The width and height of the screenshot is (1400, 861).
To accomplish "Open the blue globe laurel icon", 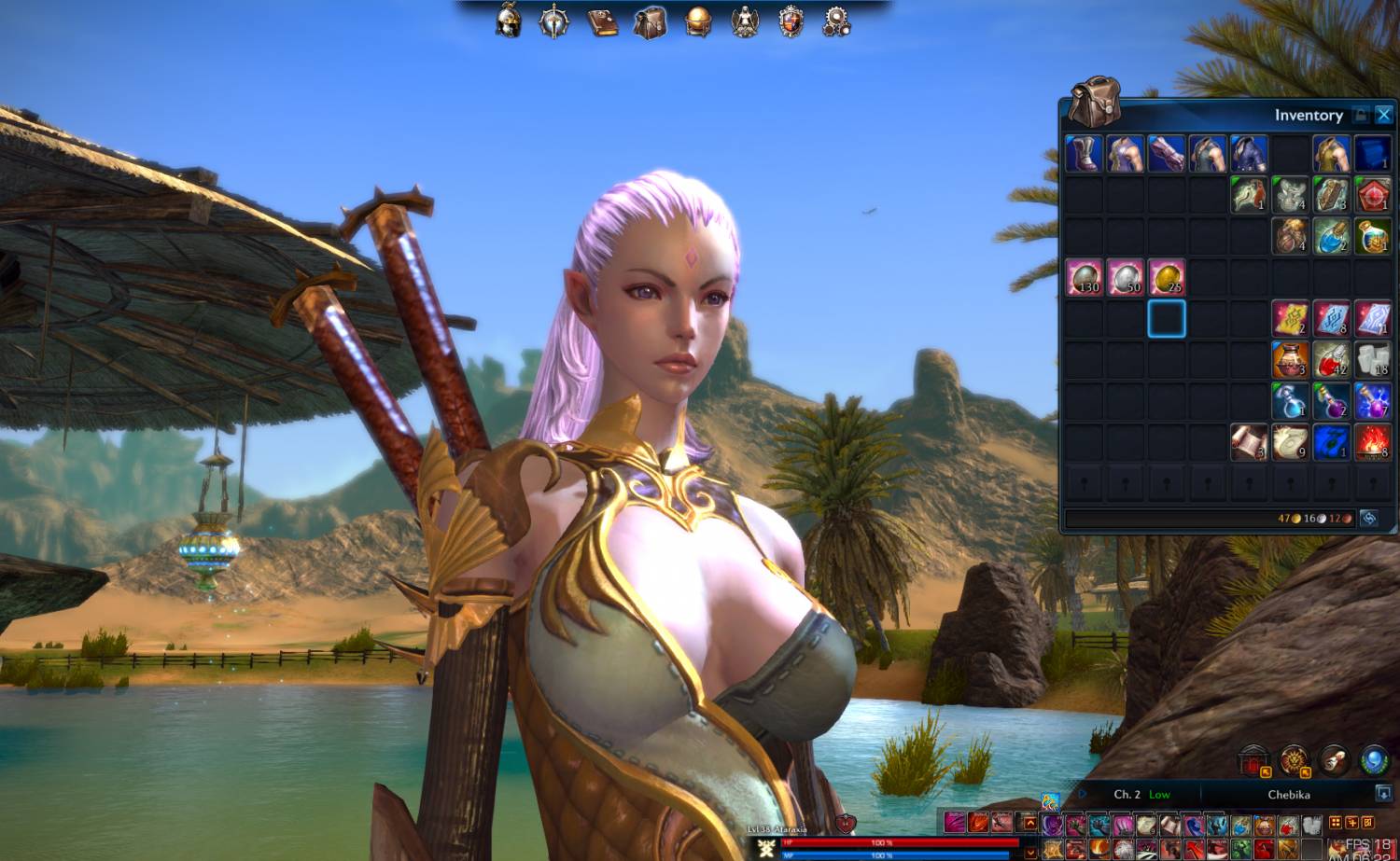I will coord(1374,760).
